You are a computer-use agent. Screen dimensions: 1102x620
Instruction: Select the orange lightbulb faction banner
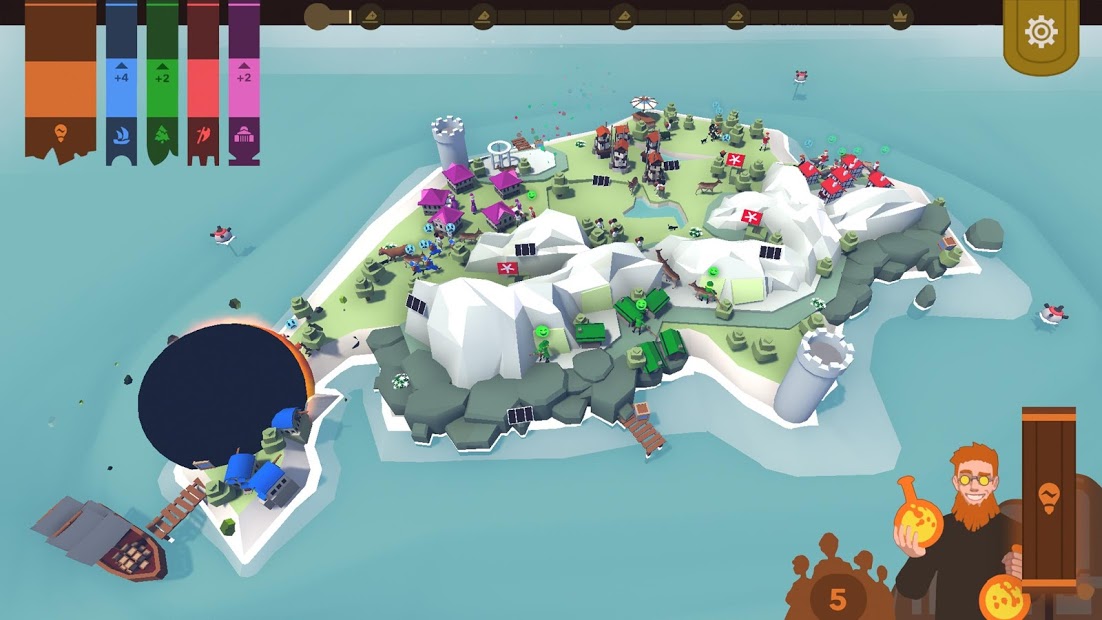click(x=60, y=82)
